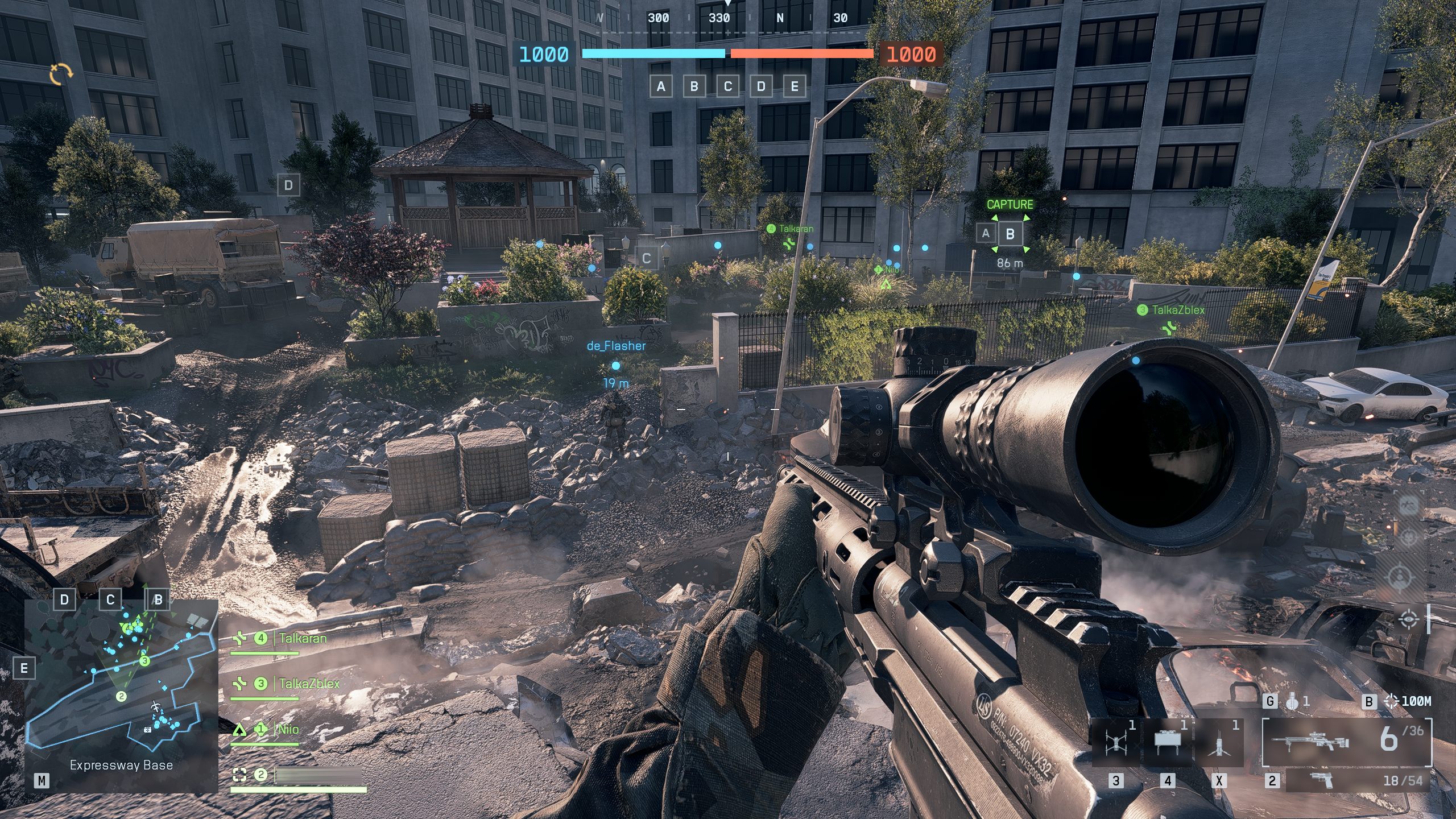Select objective C in the top flag row
Screen dimensions: 1456x819
tap(727, 86)
